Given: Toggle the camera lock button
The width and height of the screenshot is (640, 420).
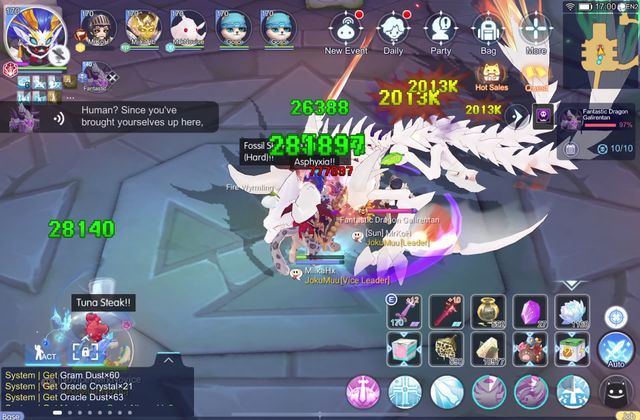Looking at the screenshot, I should click(84, 351).
